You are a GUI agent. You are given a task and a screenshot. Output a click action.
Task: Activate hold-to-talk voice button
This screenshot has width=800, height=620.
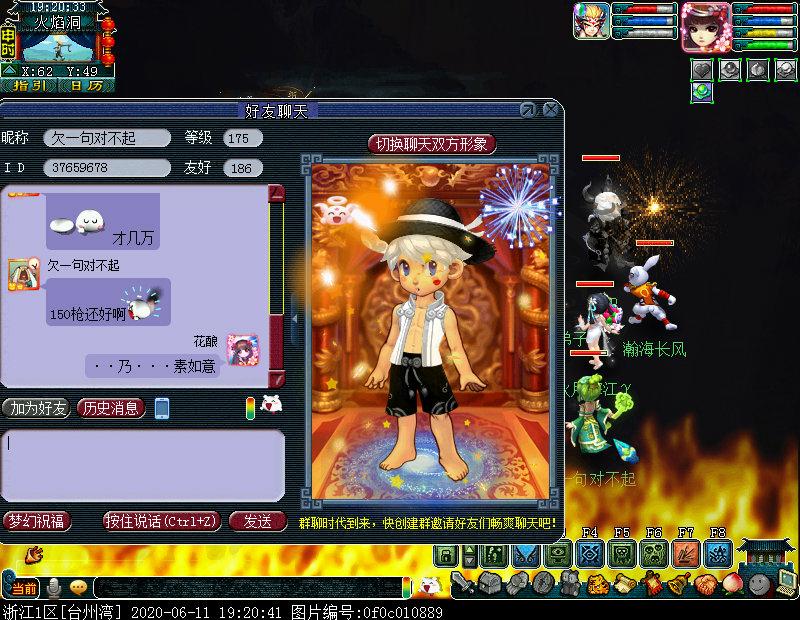(x=161, y=521)
